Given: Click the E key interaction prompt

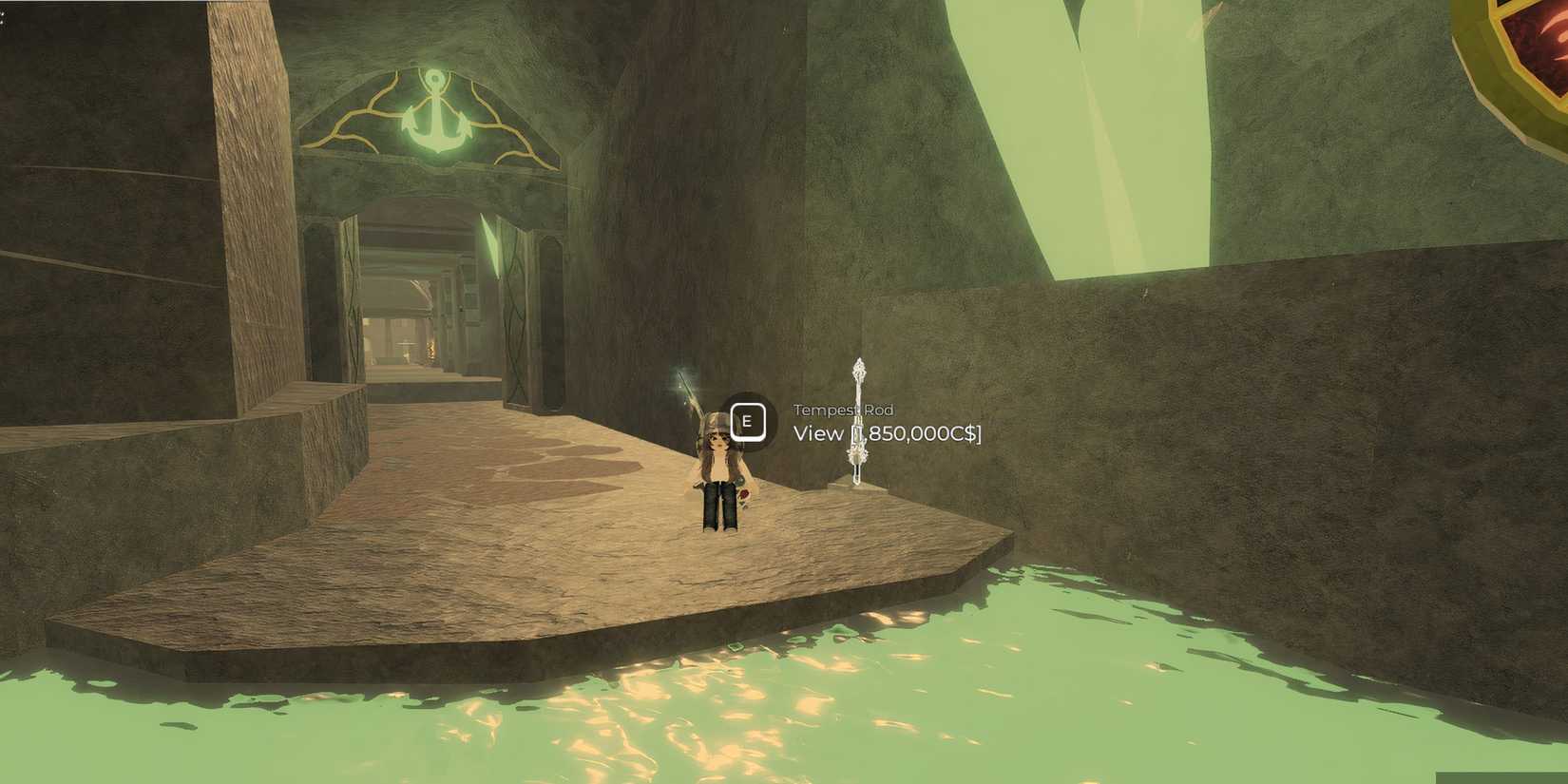Looking at the screenshot, I should point(747,421).
